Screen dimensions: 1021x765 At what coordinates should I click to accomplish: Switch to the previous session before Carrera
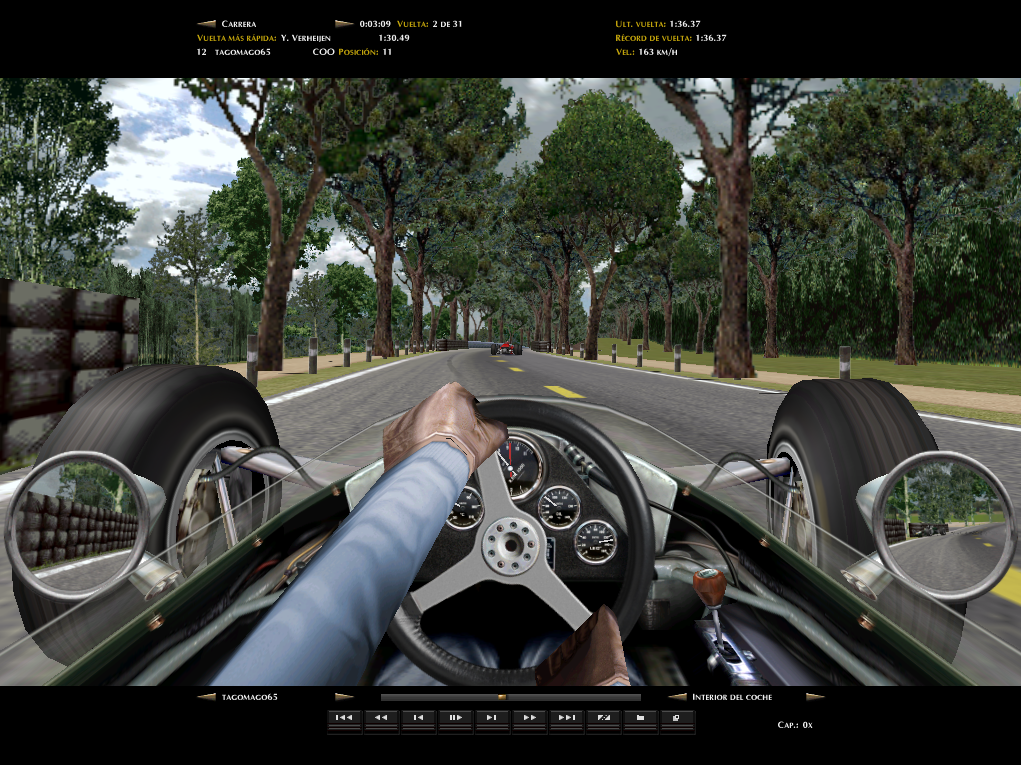[x=207, y=23]
